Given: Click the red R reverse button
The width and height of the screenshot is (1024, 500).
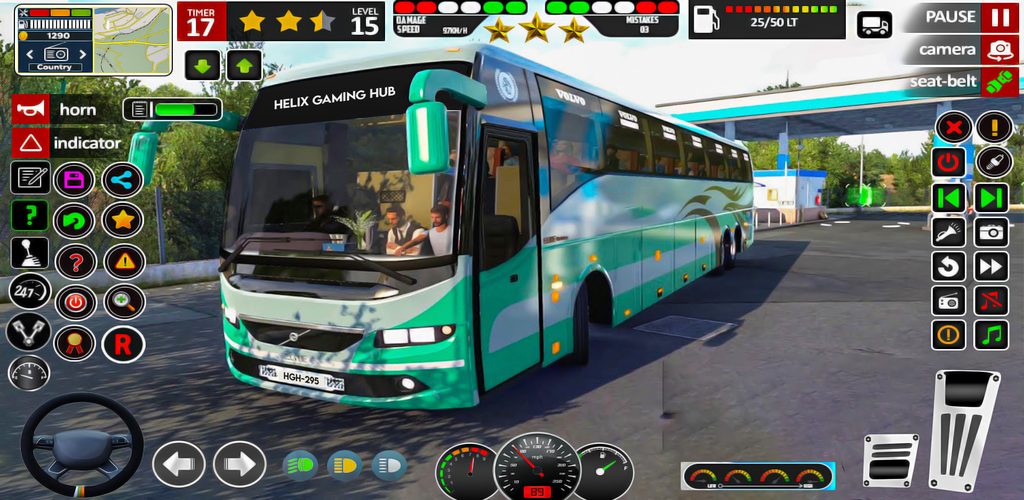Looking at the screenshot, I should [123, 344].
